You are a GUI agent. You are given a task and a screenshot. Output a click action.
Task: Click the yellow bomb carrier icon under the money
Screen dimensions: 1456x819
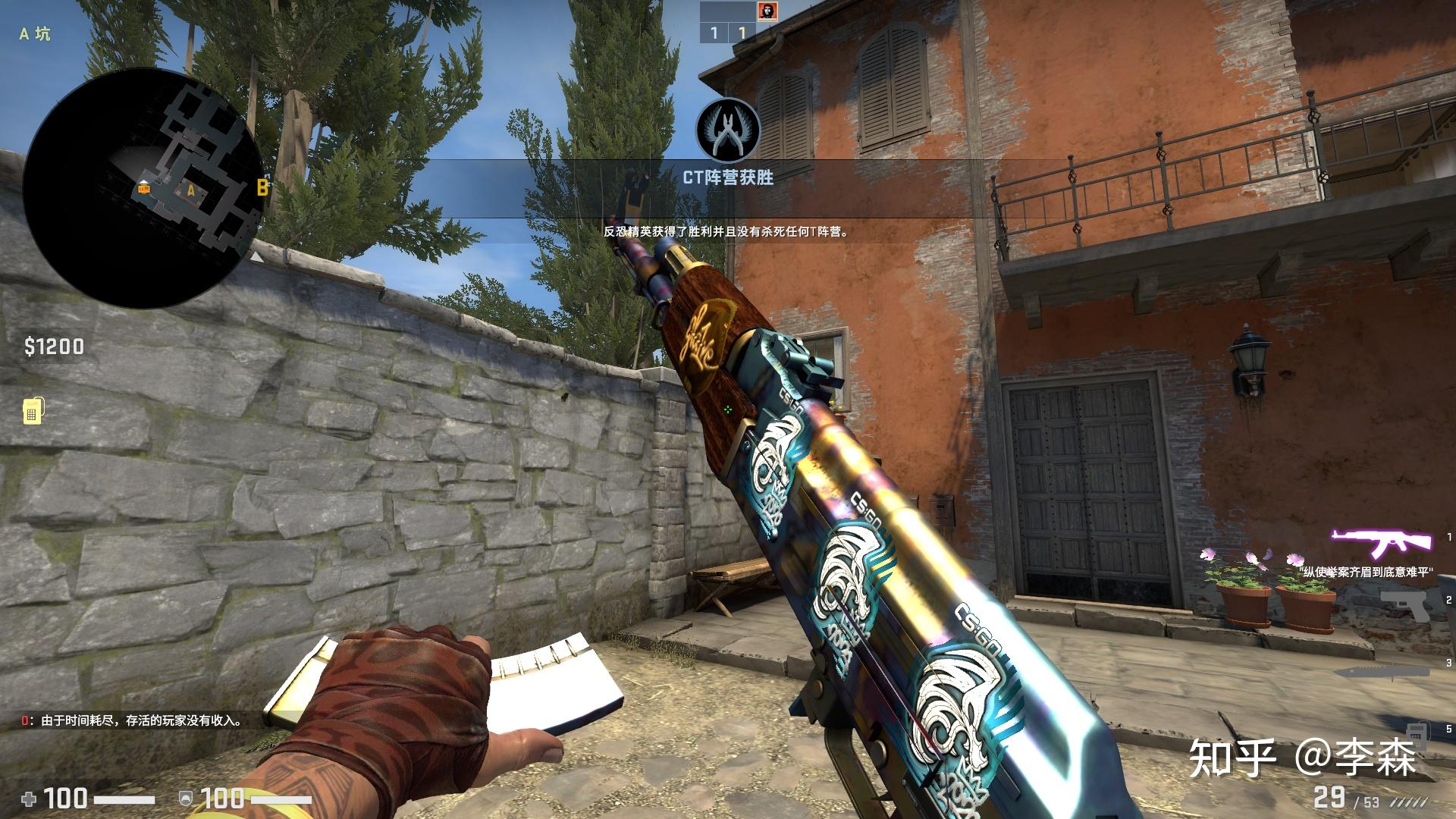32,410
